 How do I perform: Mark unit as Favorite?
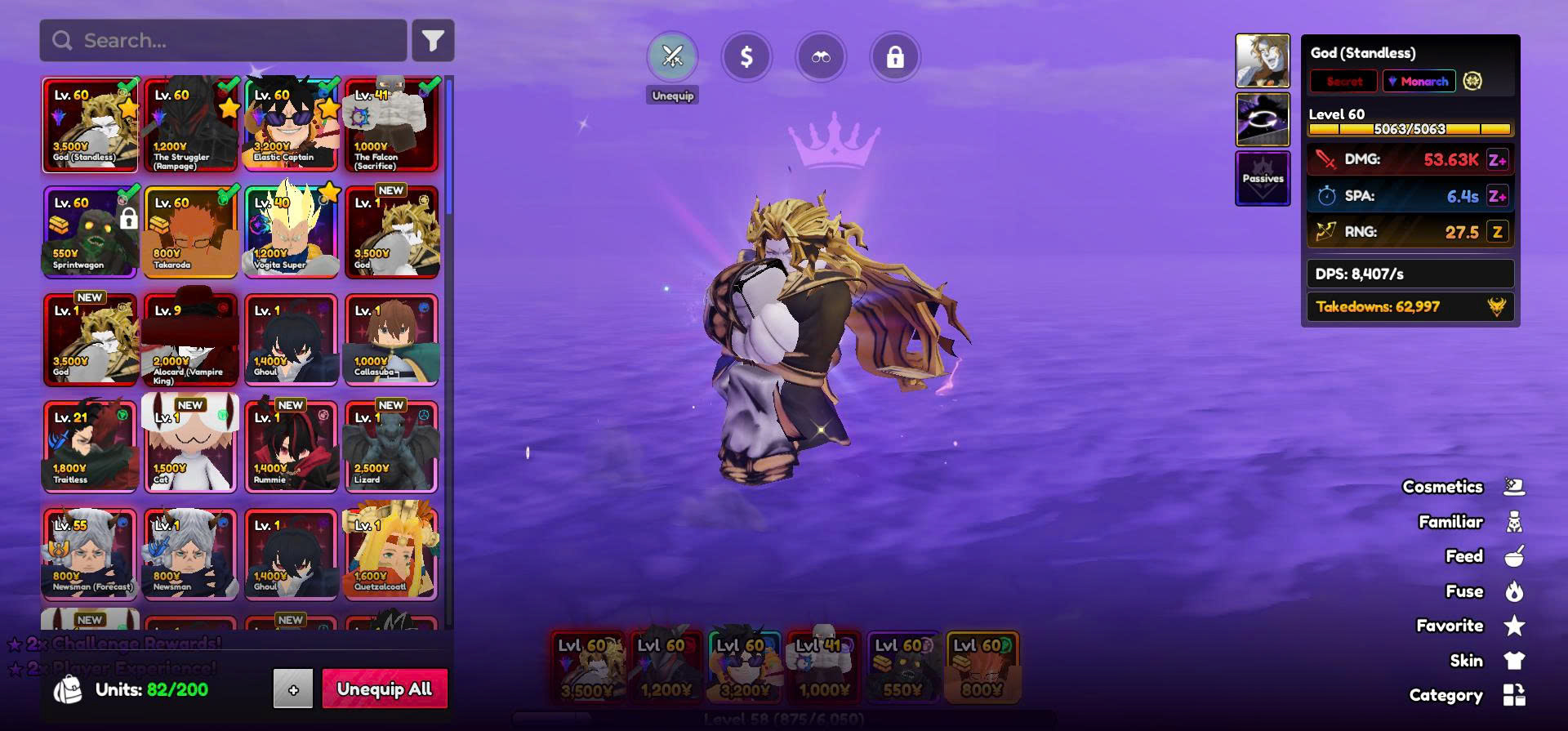tap(1470, 626)
